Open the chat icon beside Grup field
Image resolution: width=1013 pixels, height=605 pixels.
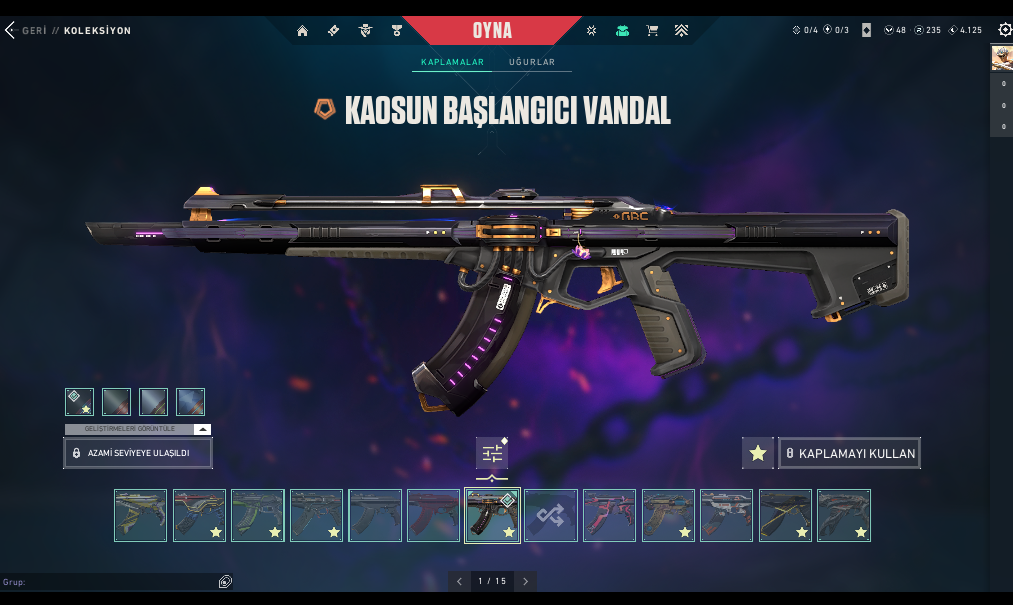coord(225,581)
